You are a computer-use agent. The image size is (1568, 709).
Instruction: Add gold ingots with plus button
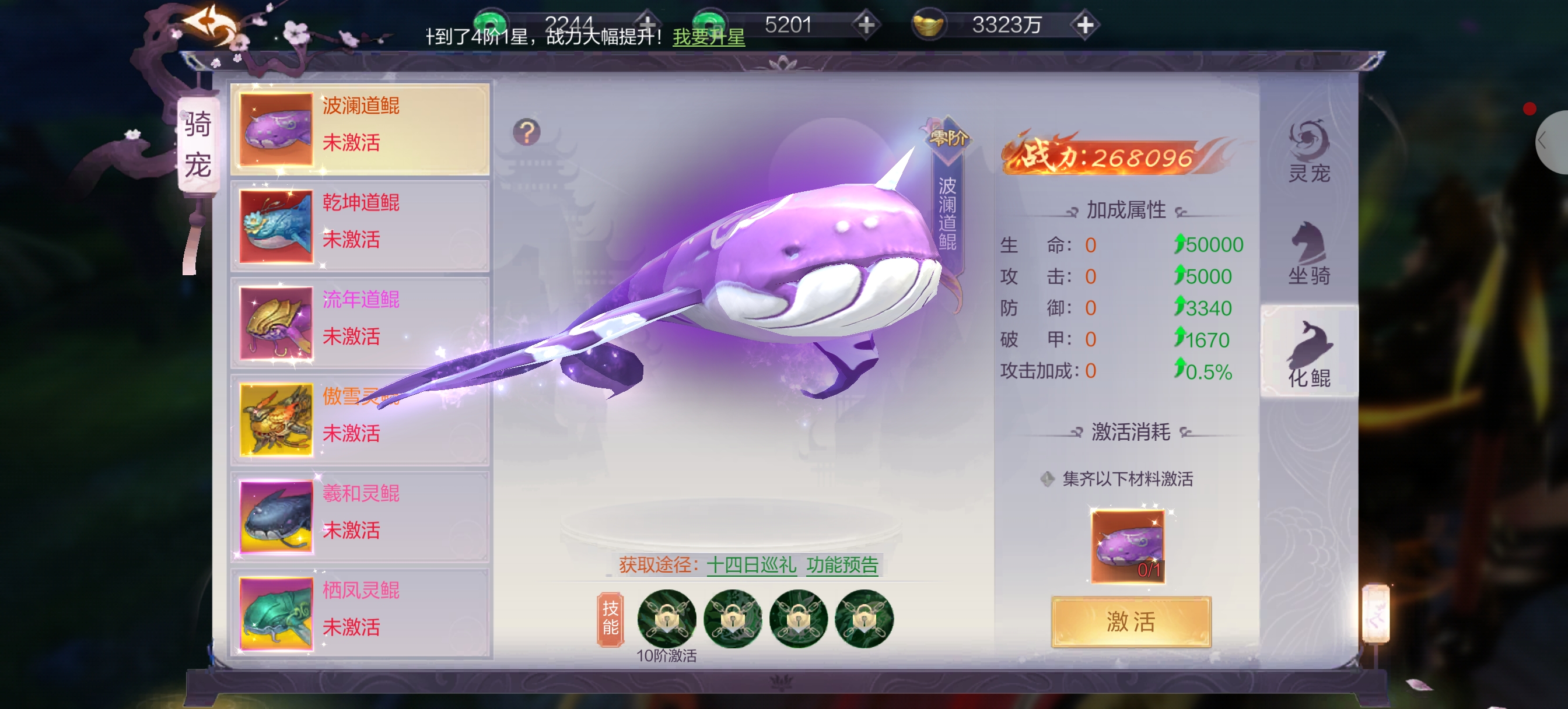pos(1084,25)
